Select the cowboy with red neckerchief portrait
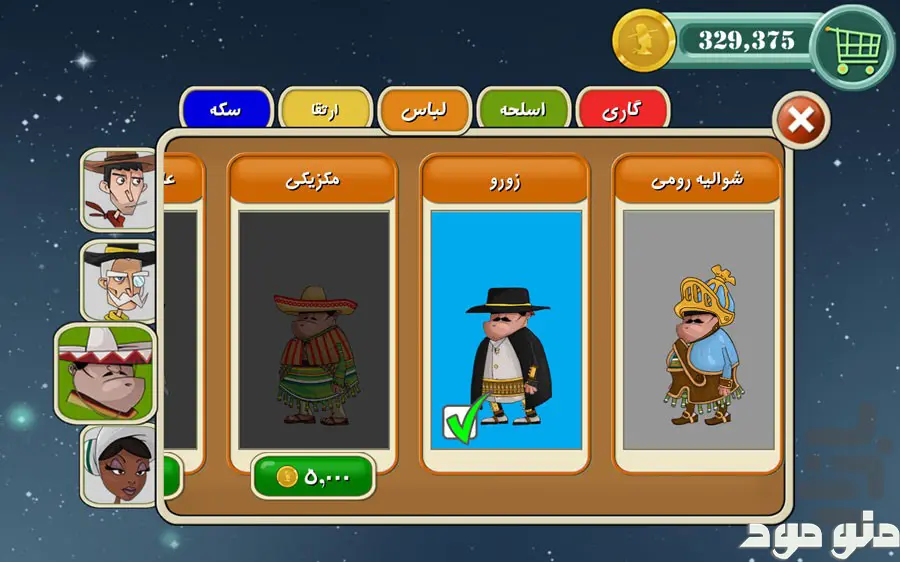 120,188
